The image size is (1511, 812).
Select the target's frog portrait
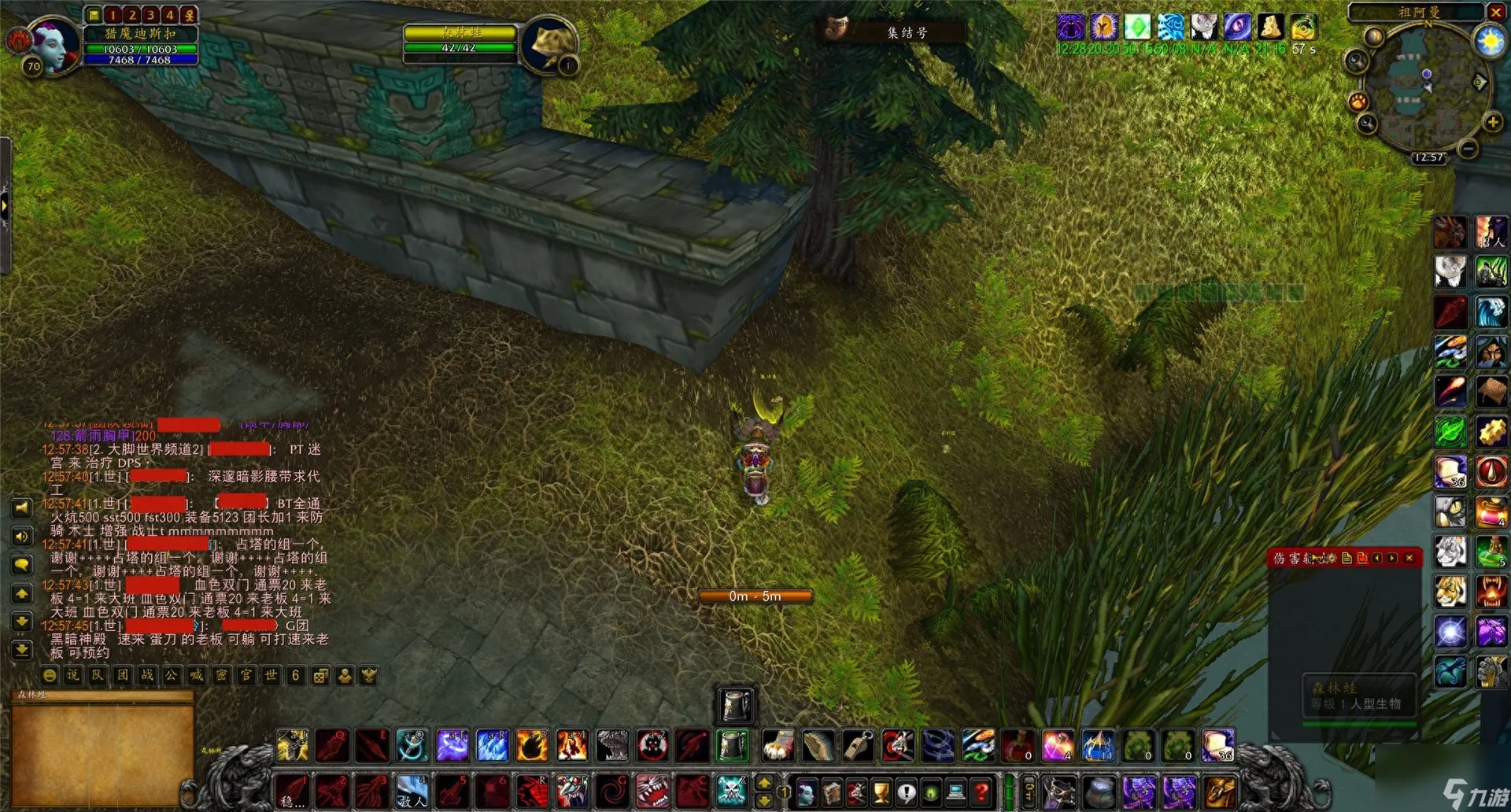point(549,45)
